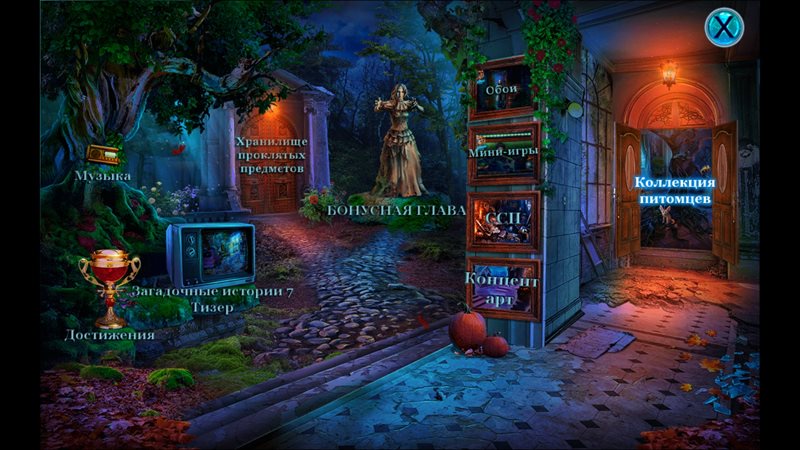
Task: Select the ССП poster
Action: [503, 220]
